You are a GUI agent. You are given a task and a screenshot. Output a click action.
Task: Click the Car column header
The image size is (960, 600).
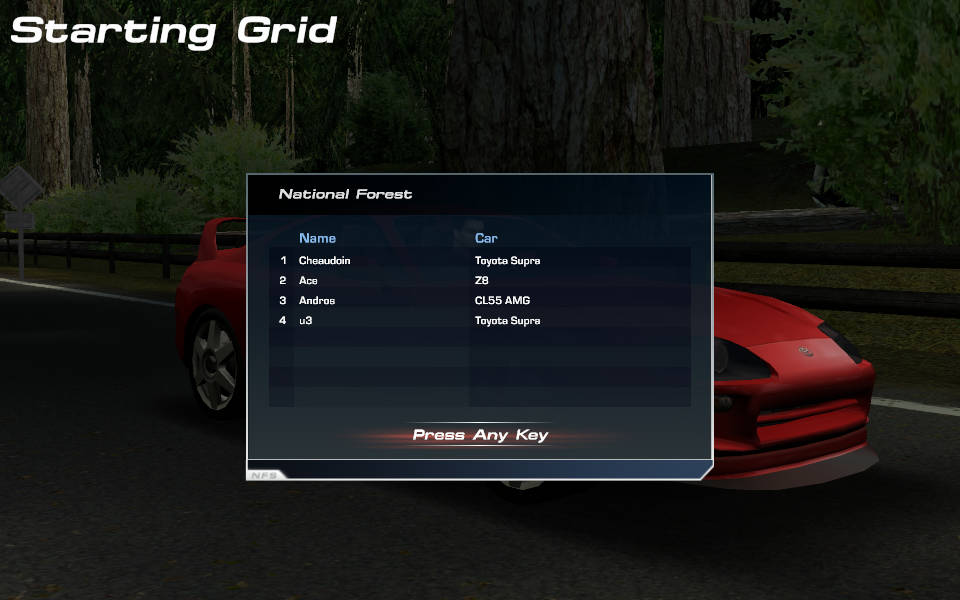[x=486, y=239]
